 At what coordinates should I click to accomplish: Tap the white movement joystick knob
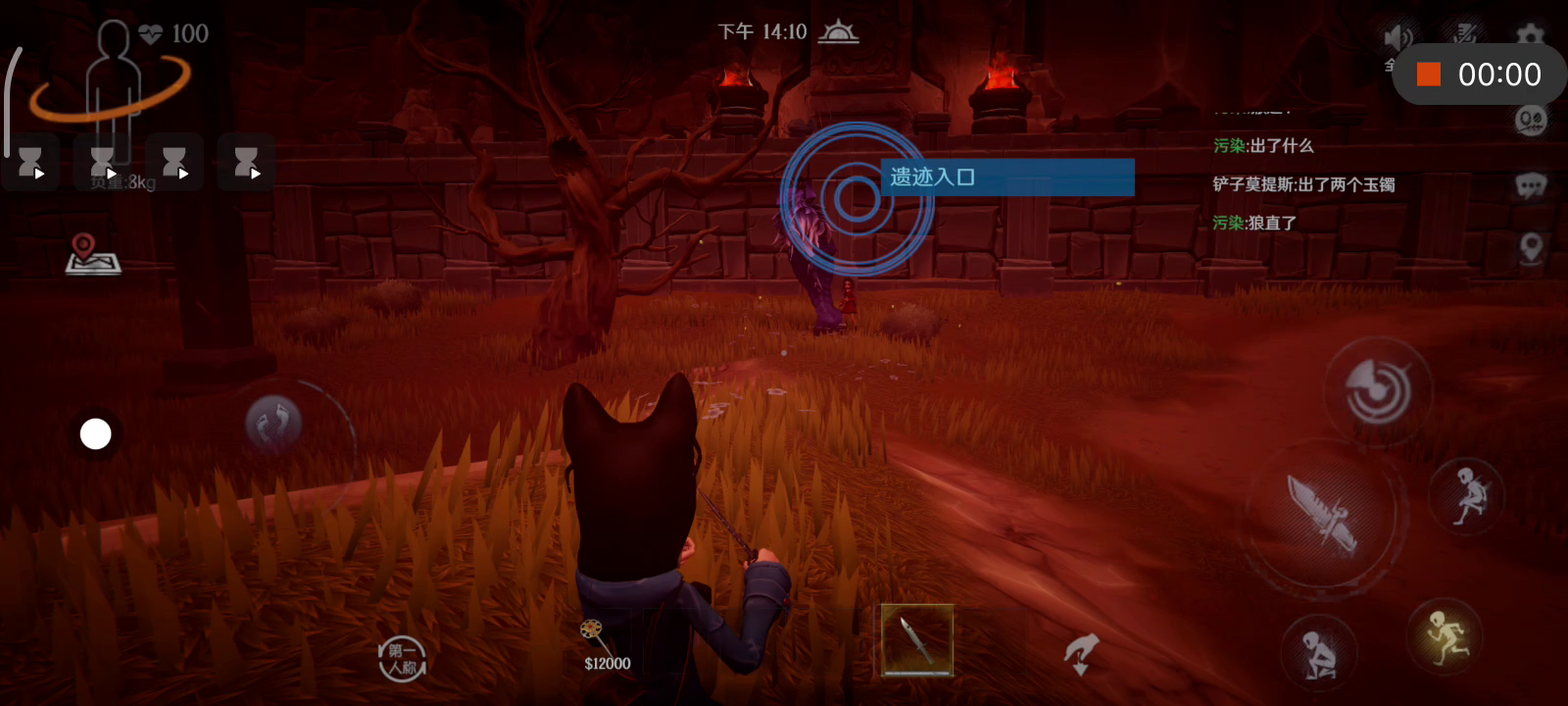(95, 433)
